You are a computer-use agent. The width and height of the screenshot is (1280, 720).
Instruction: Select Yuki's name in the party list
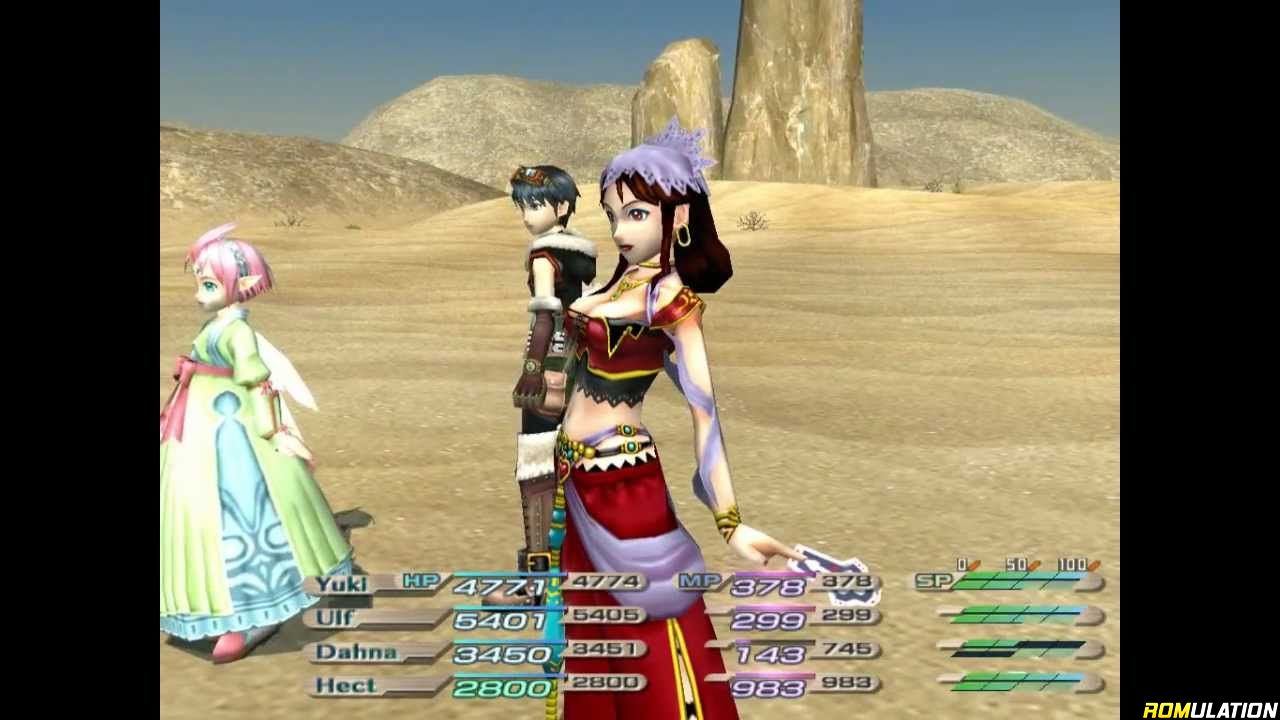(x=342, y=584)
